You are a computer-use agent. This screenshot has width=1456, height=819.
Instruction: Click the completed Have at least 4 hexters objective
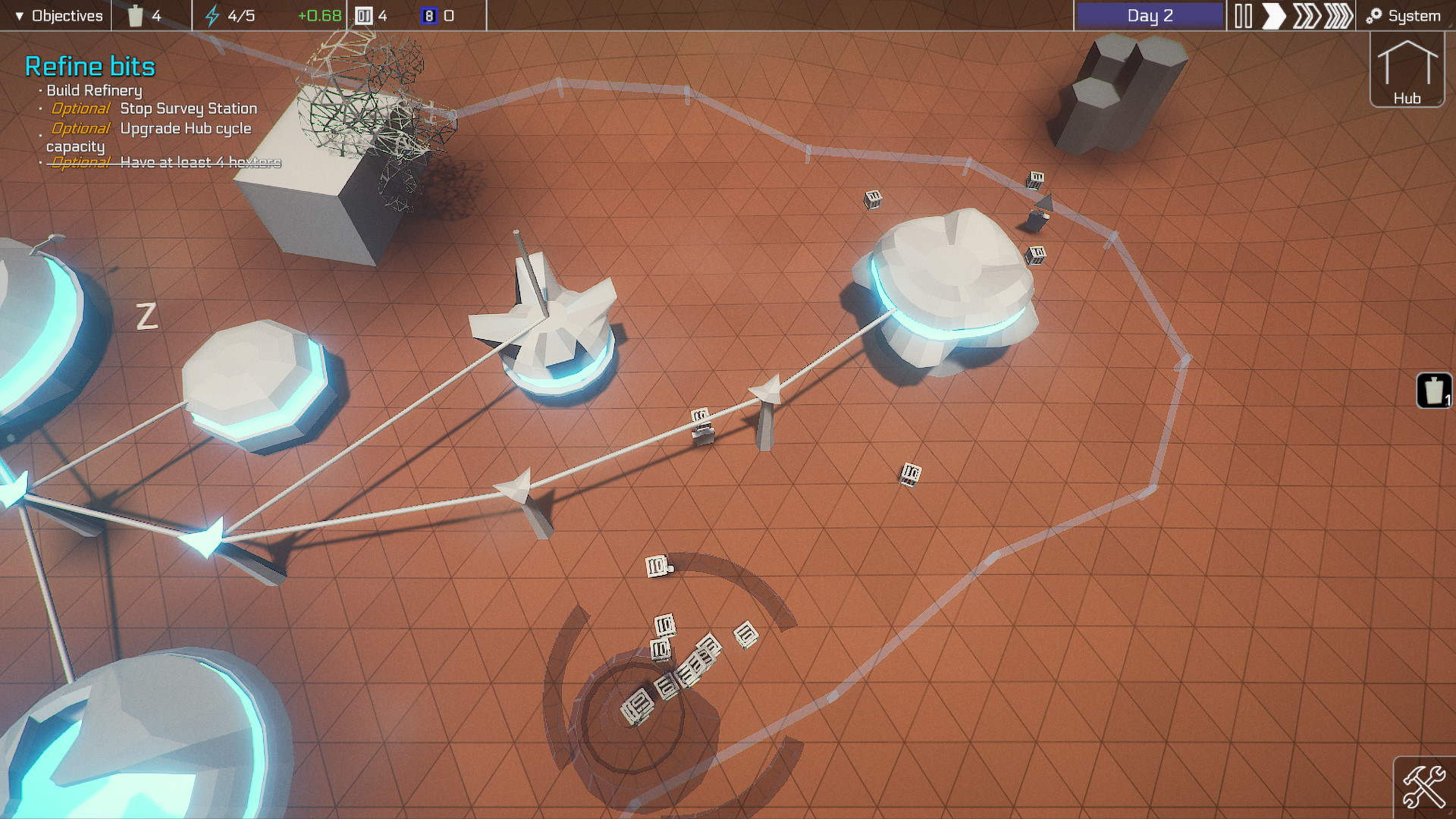201,162
